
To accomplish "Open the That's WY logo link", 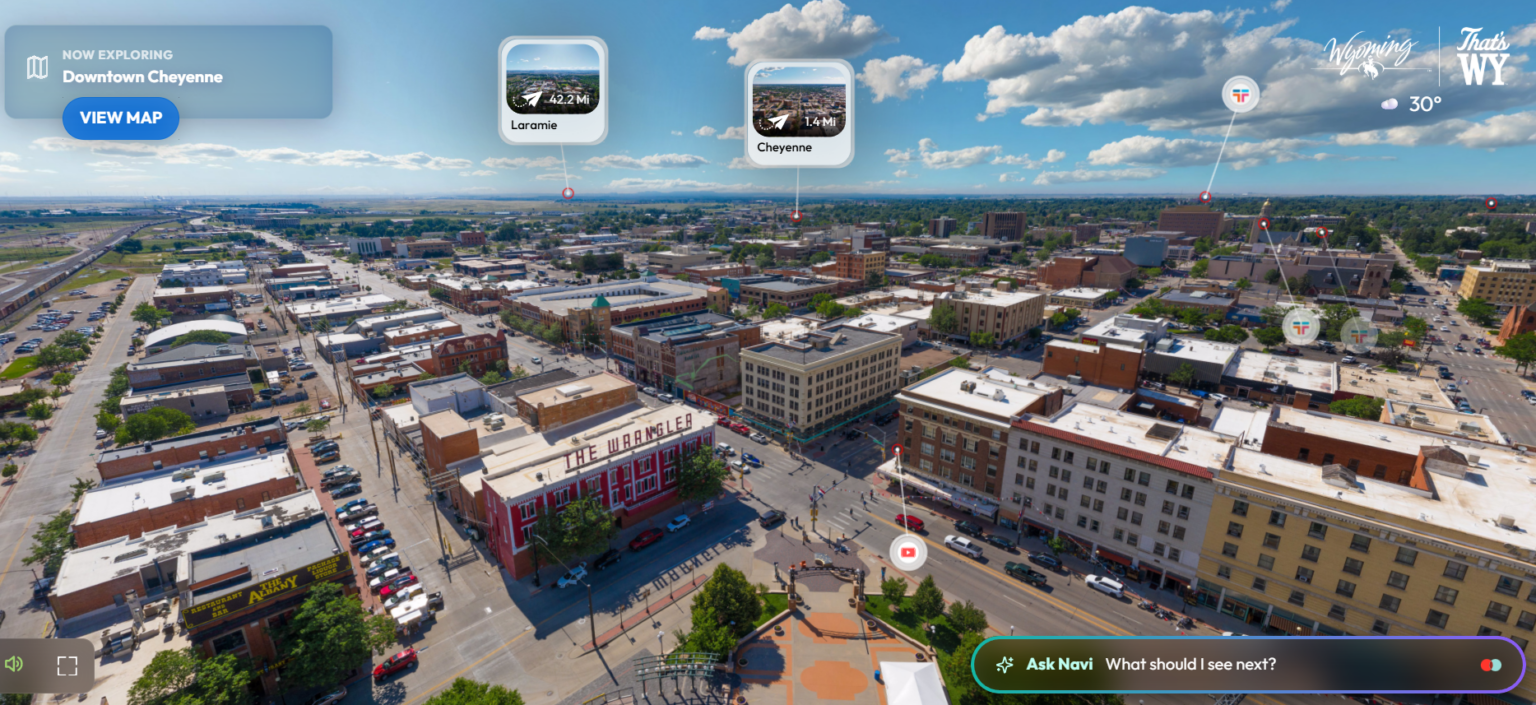I will pos(1482,56).
